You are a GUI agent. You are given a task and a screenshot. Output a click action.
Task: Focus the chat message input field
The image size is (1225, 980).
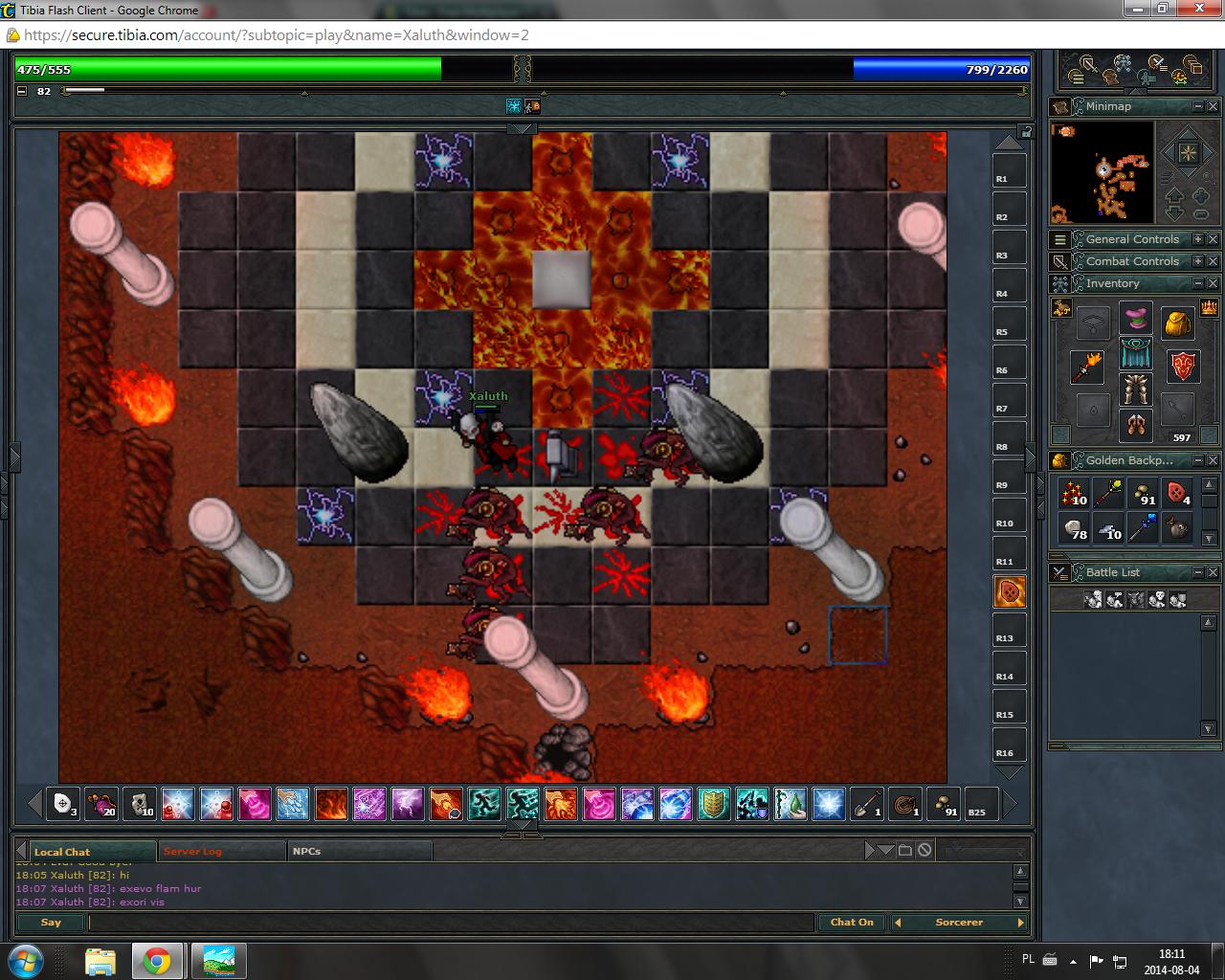tap(450, 923)
